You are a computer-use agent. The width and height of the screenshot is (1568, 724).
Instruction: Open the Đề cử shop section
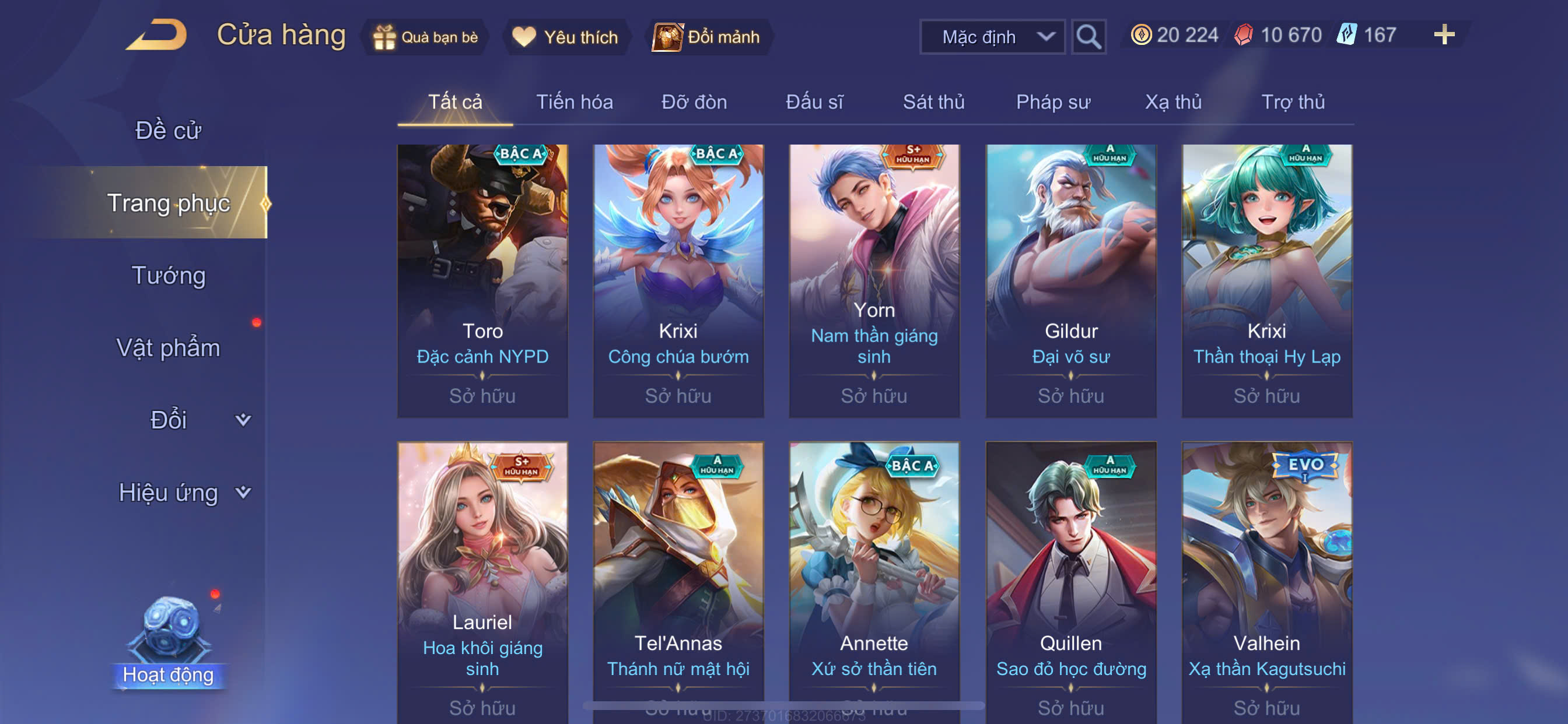pyautogui.click(x=168, y=130)
